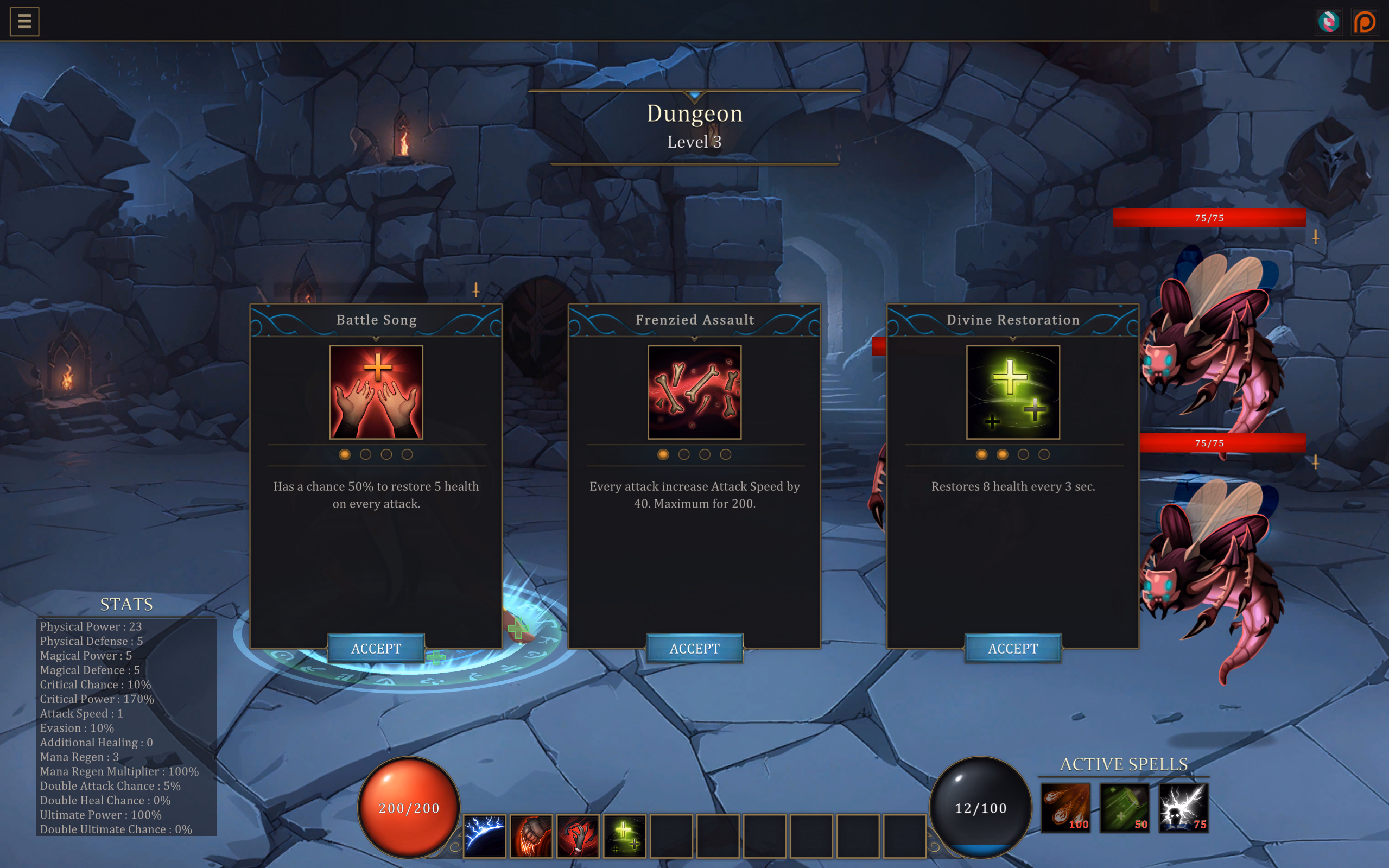
Task: Select the green healing cross ability icon
Action: coord(624,835)
